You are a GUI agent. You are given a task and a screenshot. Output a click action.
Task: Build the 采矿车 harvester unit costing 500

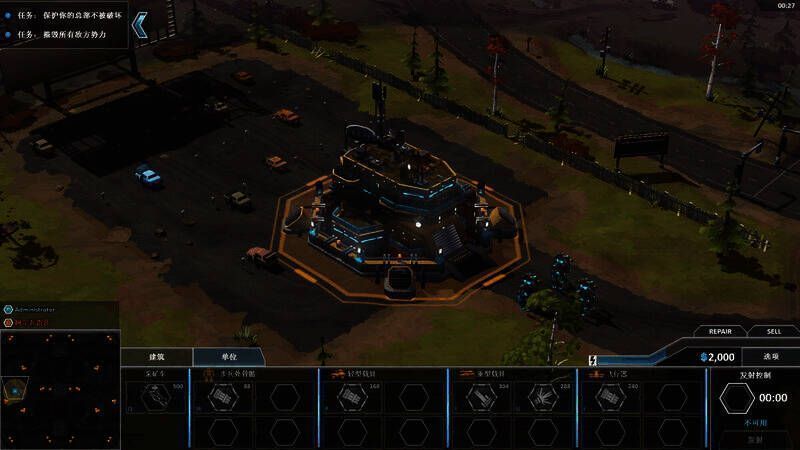click(x=154, y=397)
